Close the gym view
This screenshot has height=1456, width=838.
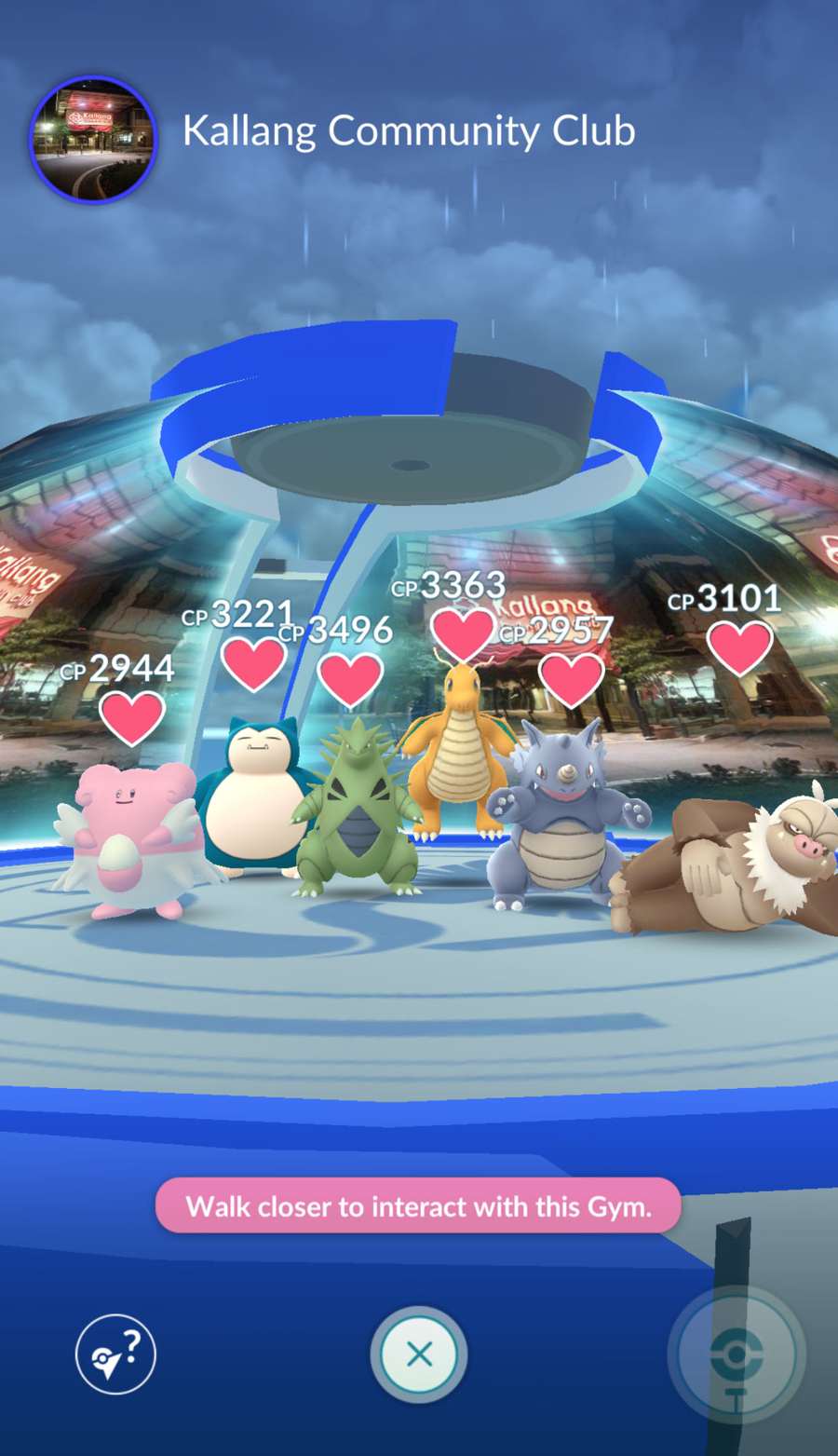click(x=419, y=1354)
